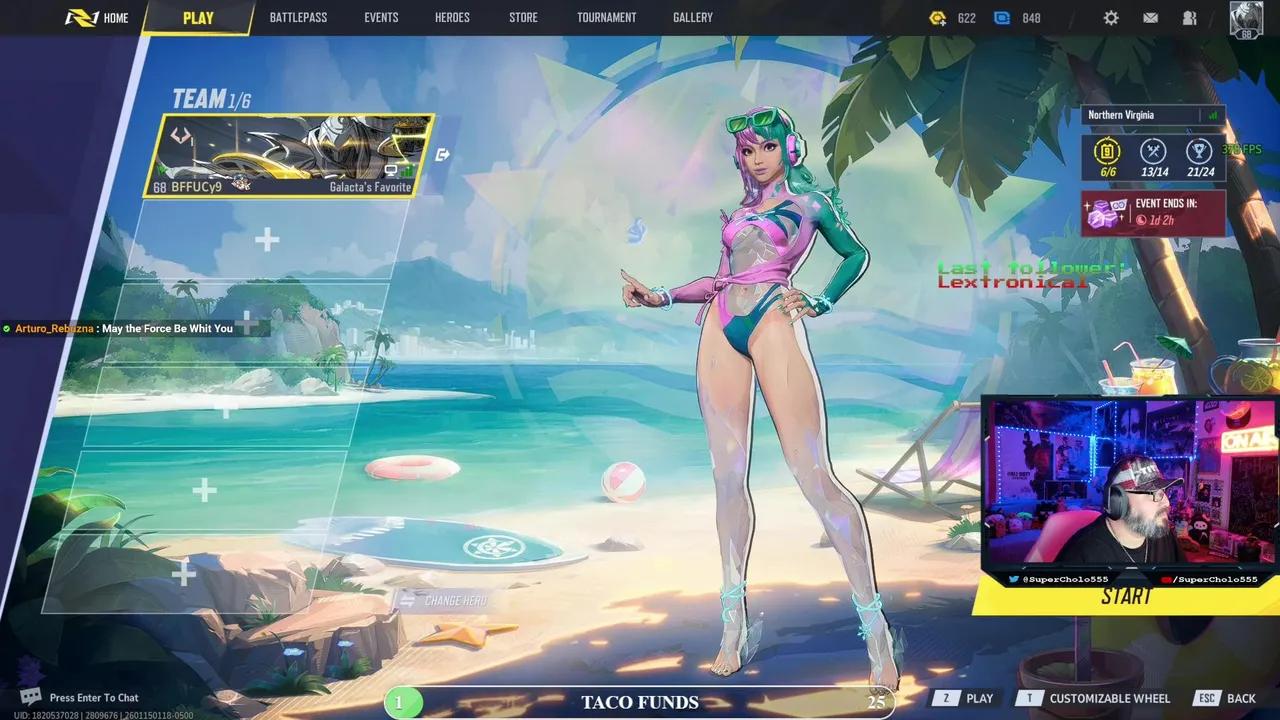
Task: Click the network signal strength bars
Action: [1214, 115]
